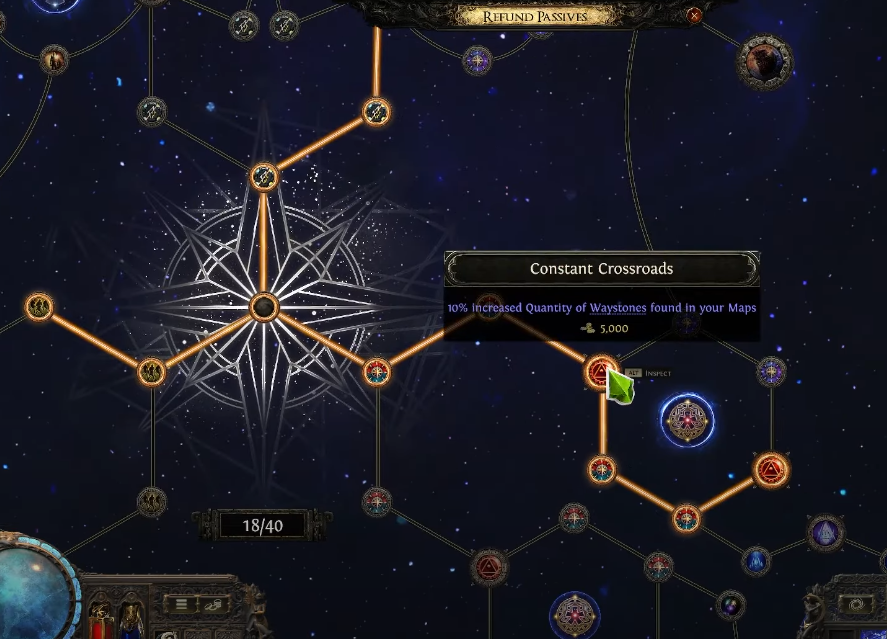
Task: Select the purple orb passive node
Action: coord(731,604)
